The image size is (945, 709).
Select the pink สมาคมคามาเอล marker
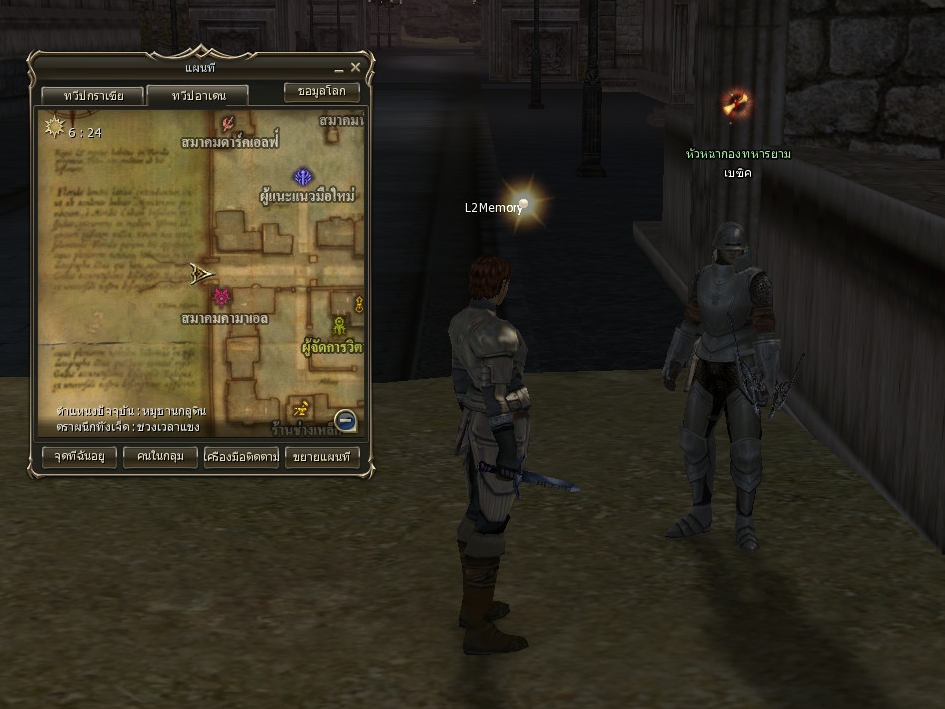pos(221,298)
